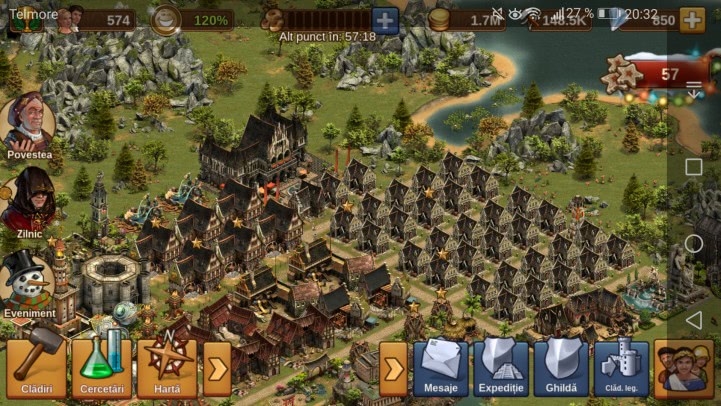Open the Expediție guild expedition
Viewport: 721px width, 406px height.
[x=500, y=367]
